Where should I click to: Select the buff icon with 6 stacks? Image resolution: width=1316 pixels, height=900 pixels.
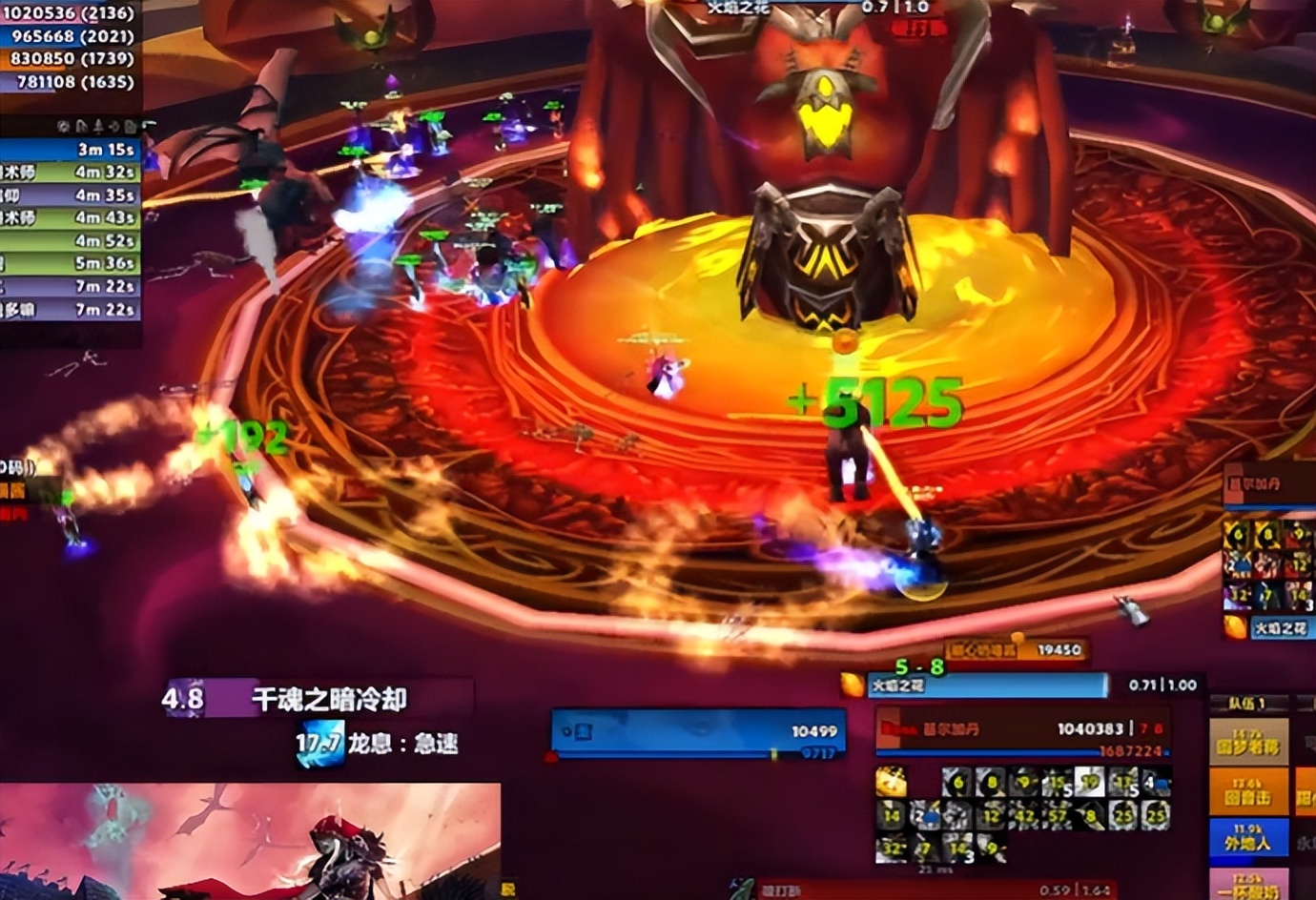tap(1238, 534)
